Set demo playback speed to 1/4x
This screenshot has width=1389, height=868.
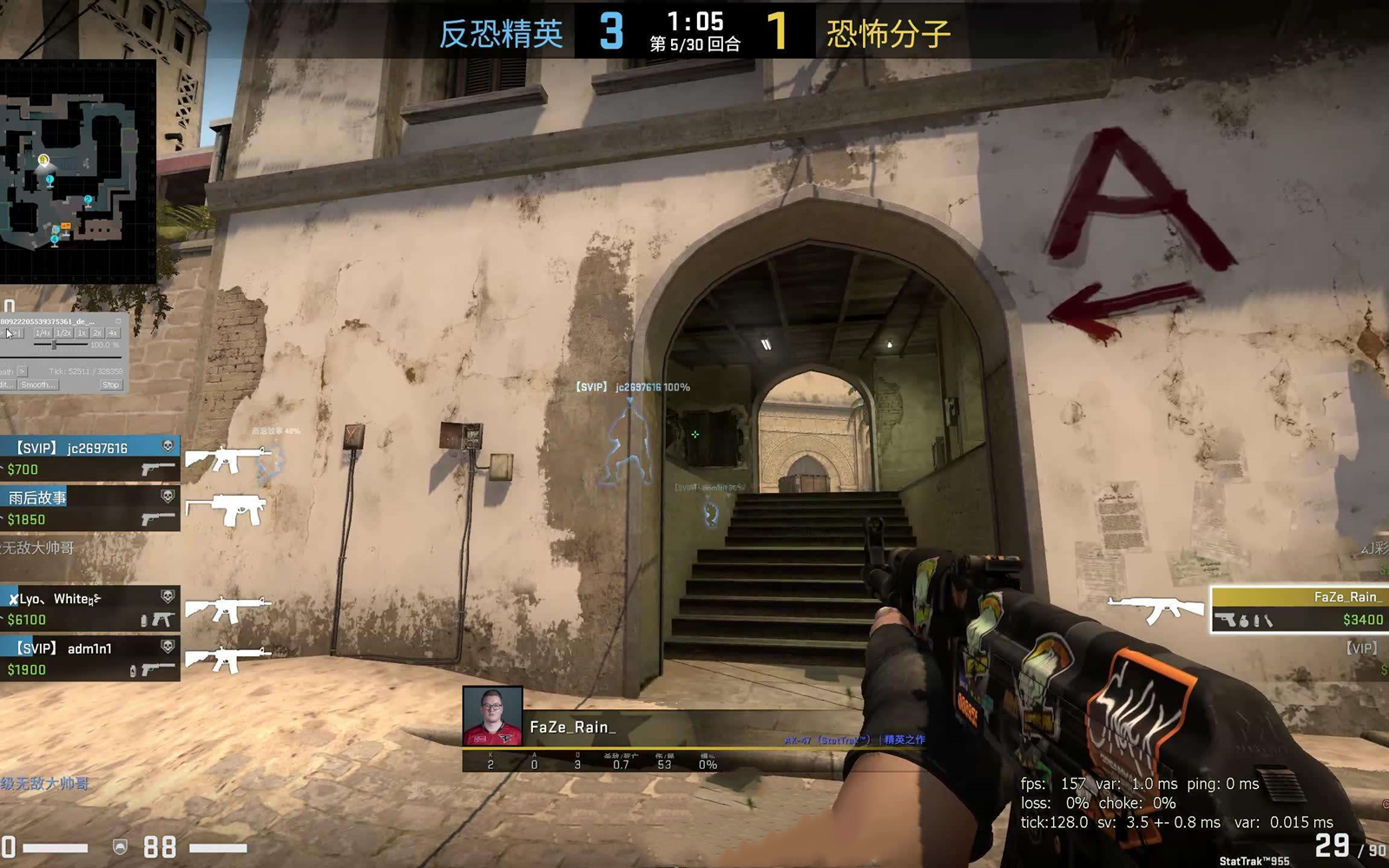pyautogui.click(x=43, y=333)
